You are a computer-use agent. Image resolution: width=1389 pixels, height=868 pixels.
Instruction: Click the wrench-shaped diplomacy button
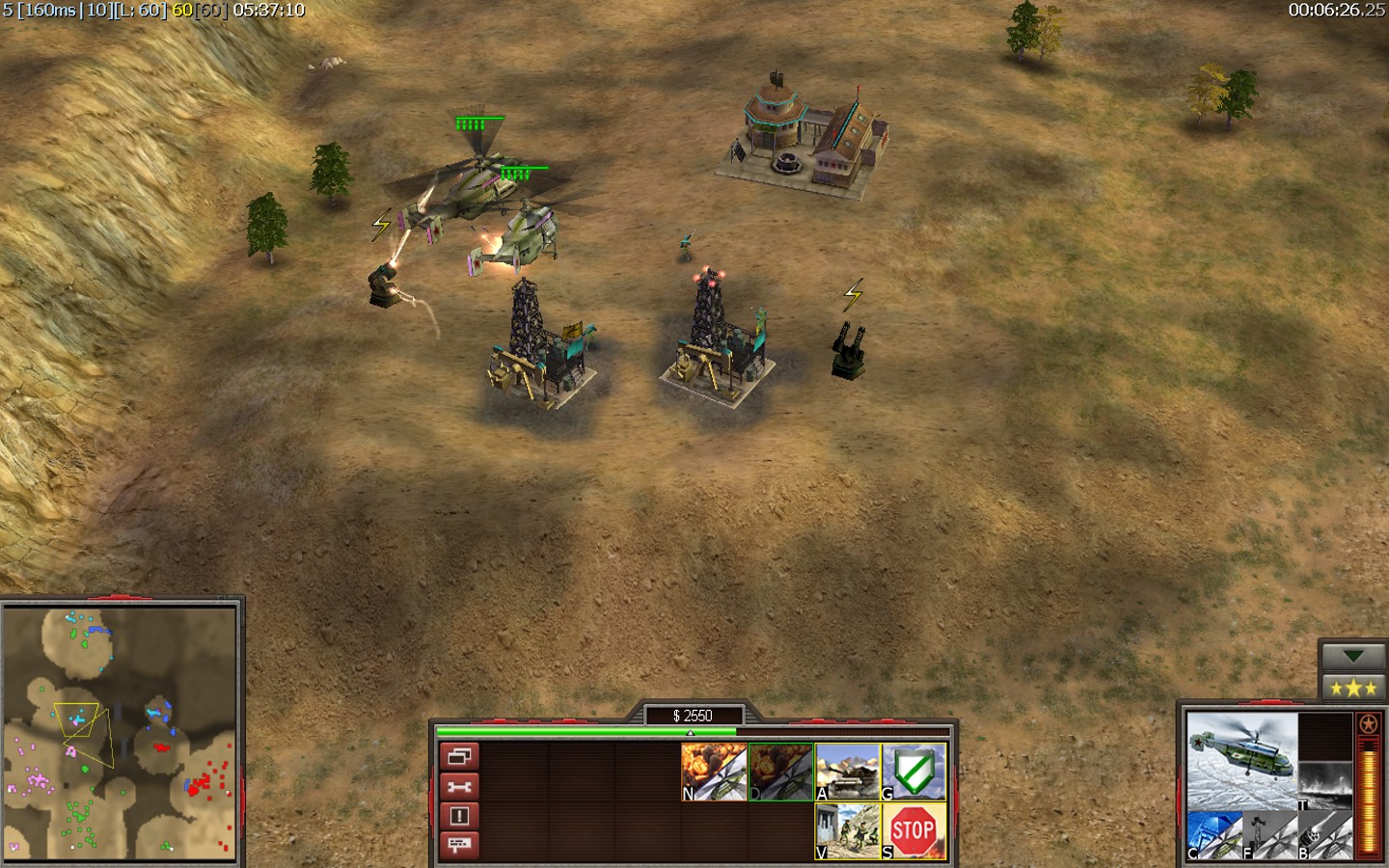[x=459, y=786]
